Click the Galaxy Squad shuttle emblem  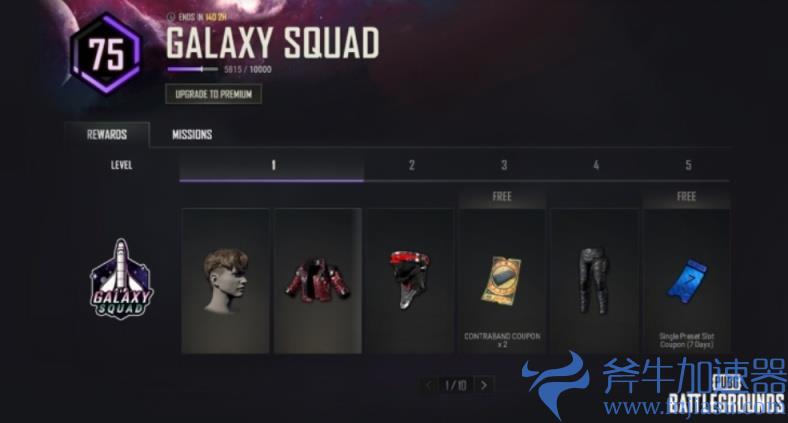[120, 279]
